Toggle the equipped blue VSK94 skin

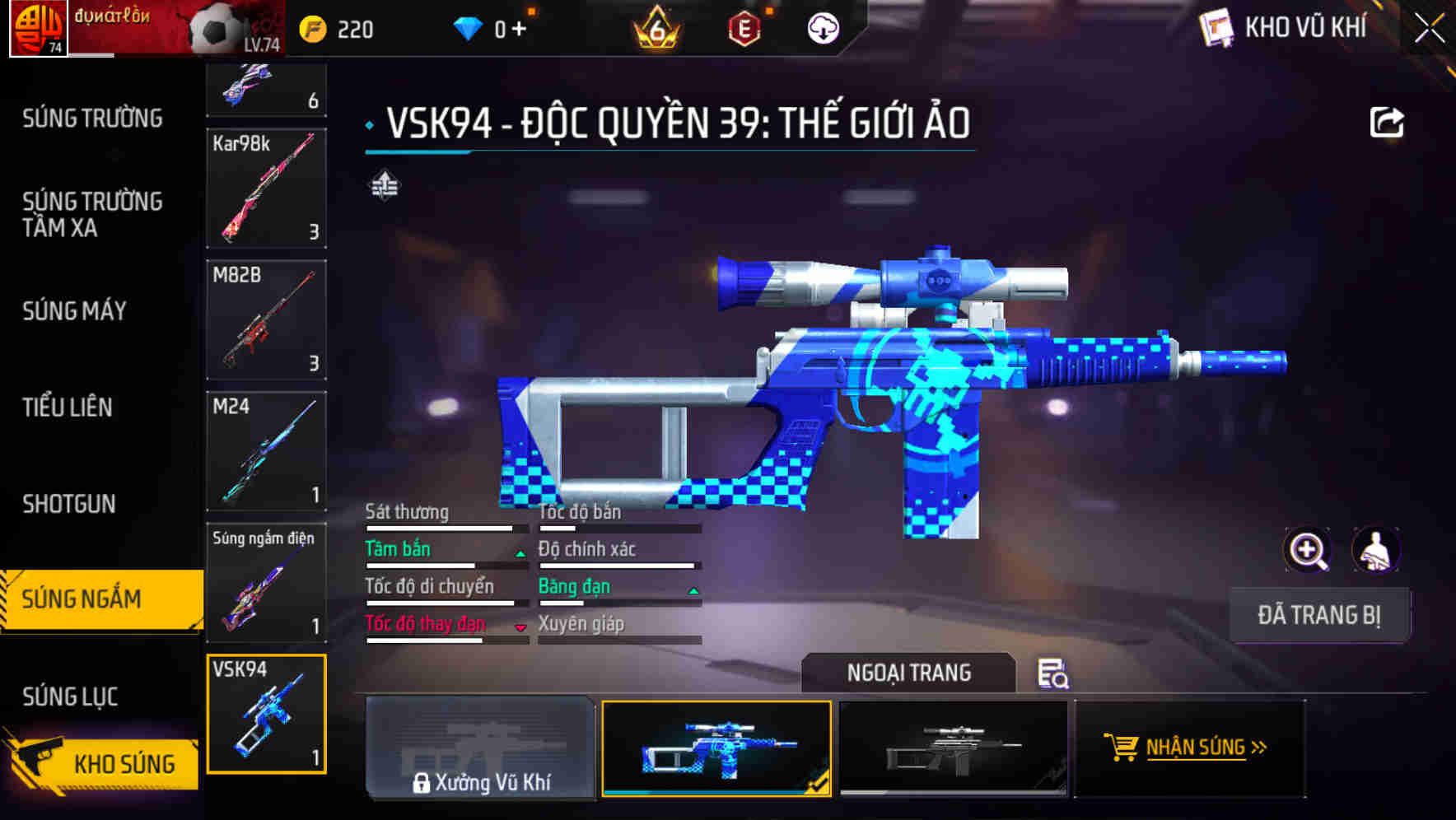tap(716, 748)
